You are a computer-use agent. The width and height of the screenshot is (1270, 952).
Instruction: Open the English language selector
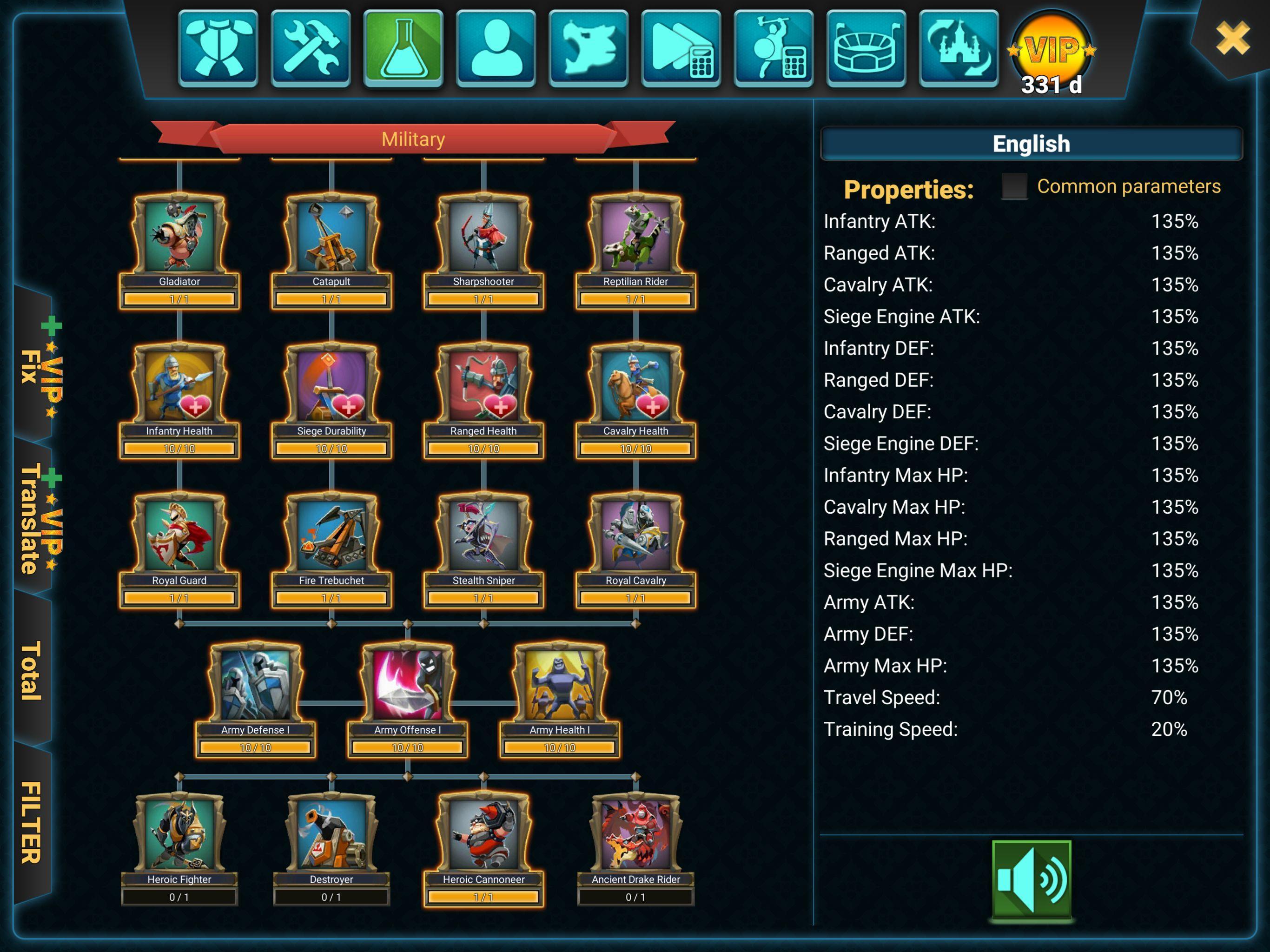[x=1031, y=144]
